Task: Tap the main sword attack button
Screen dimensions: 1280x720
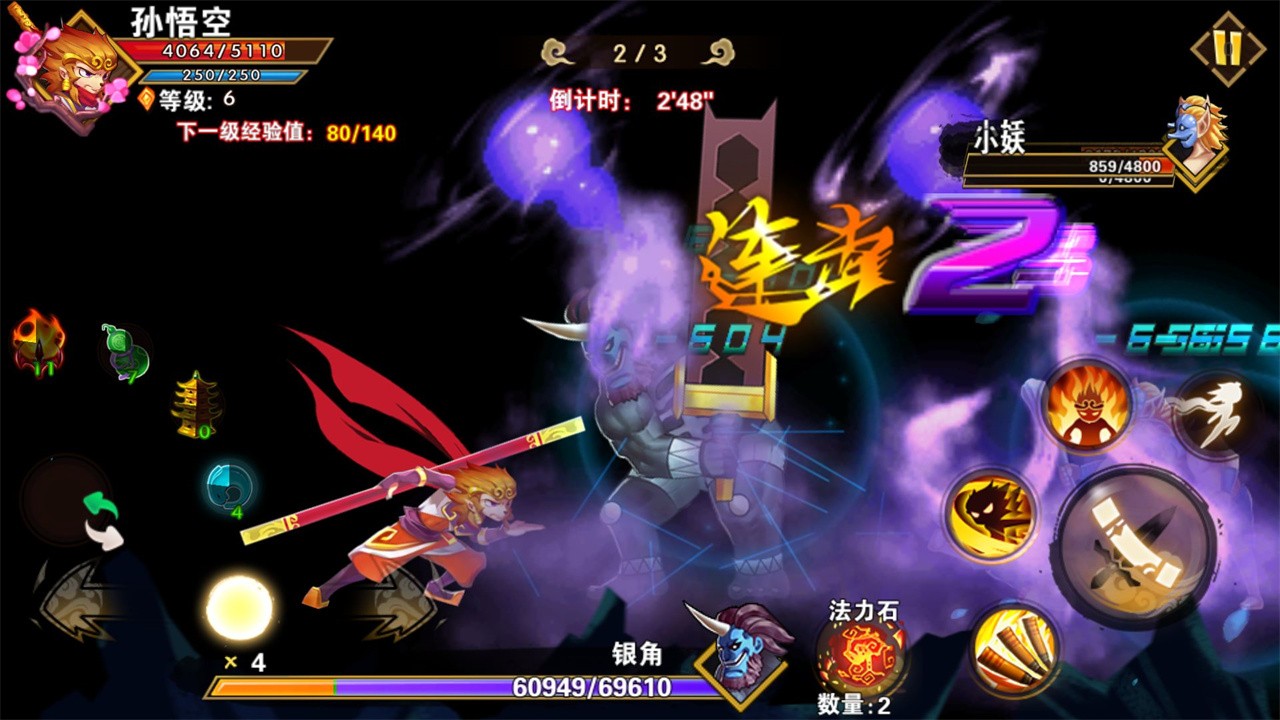Action: click(1136, 548)
